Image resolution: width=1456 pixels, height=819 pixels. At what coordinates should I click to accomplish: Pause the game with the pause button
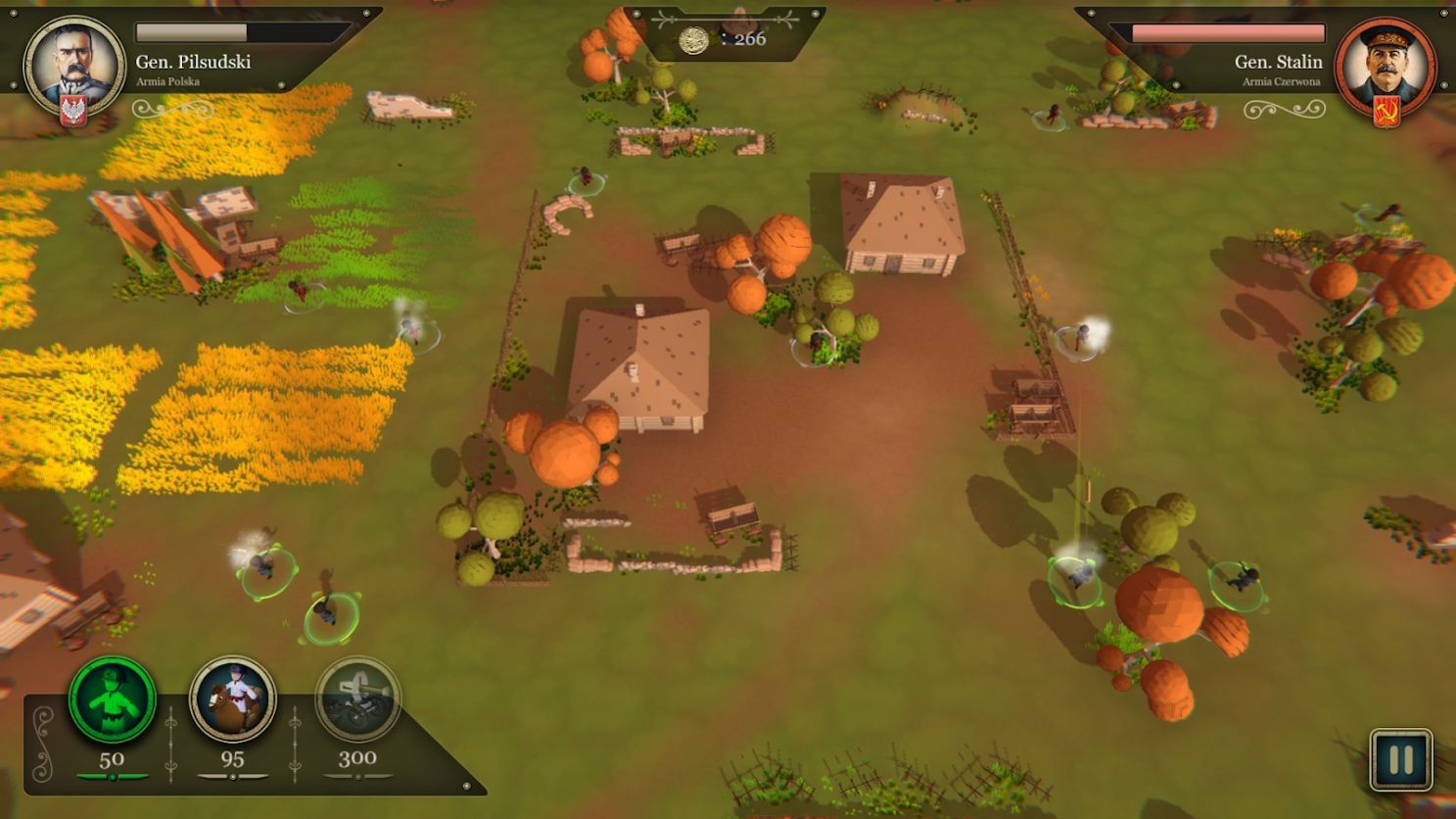pos(1400,759)
